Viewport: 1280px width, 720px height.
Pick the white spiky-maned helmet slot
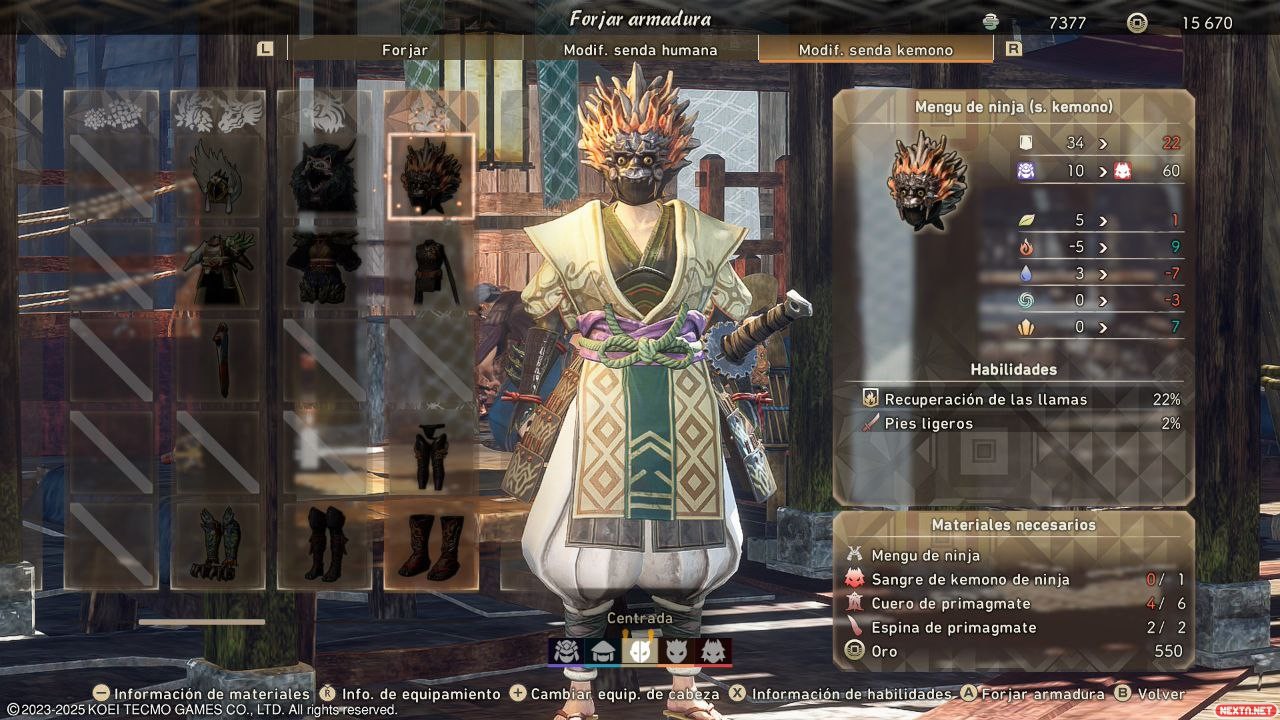click(217, 177)
